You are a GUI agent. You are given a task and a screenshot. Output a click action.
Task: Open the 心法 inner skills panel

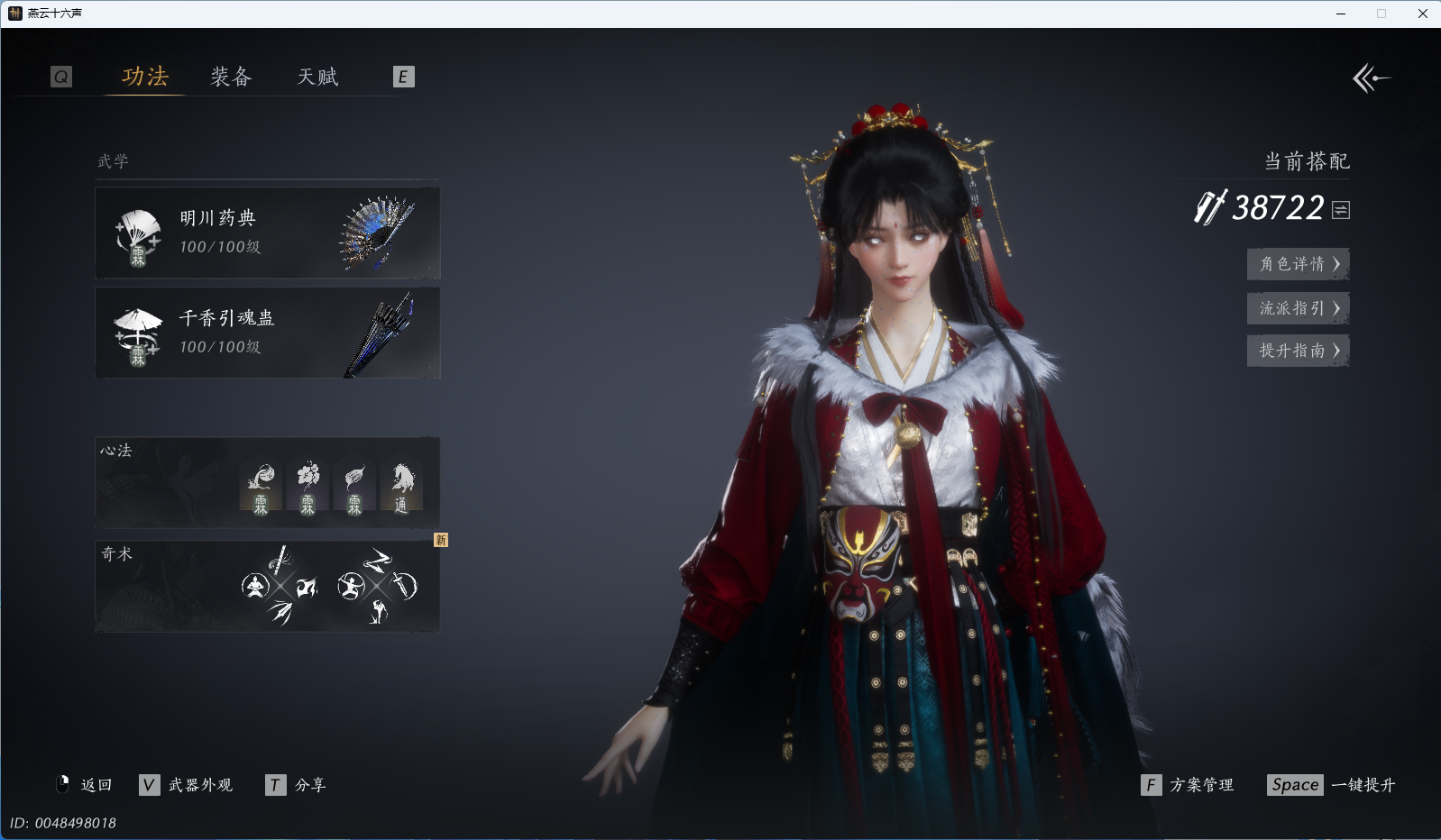click(268, 483)
